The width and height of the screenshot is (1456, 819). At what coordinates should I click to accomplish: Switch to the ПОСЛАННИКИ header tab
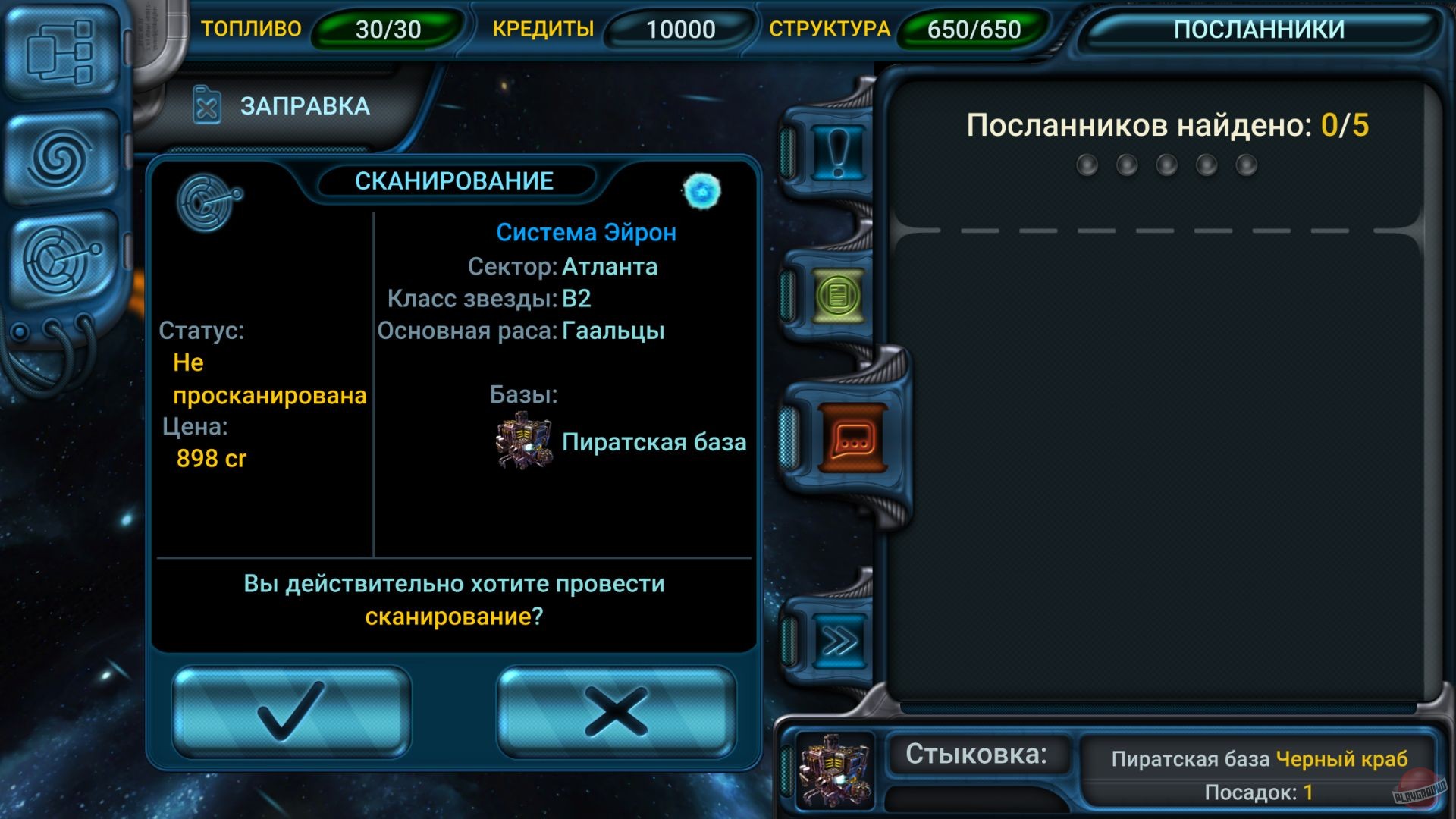pos(1259,29)
